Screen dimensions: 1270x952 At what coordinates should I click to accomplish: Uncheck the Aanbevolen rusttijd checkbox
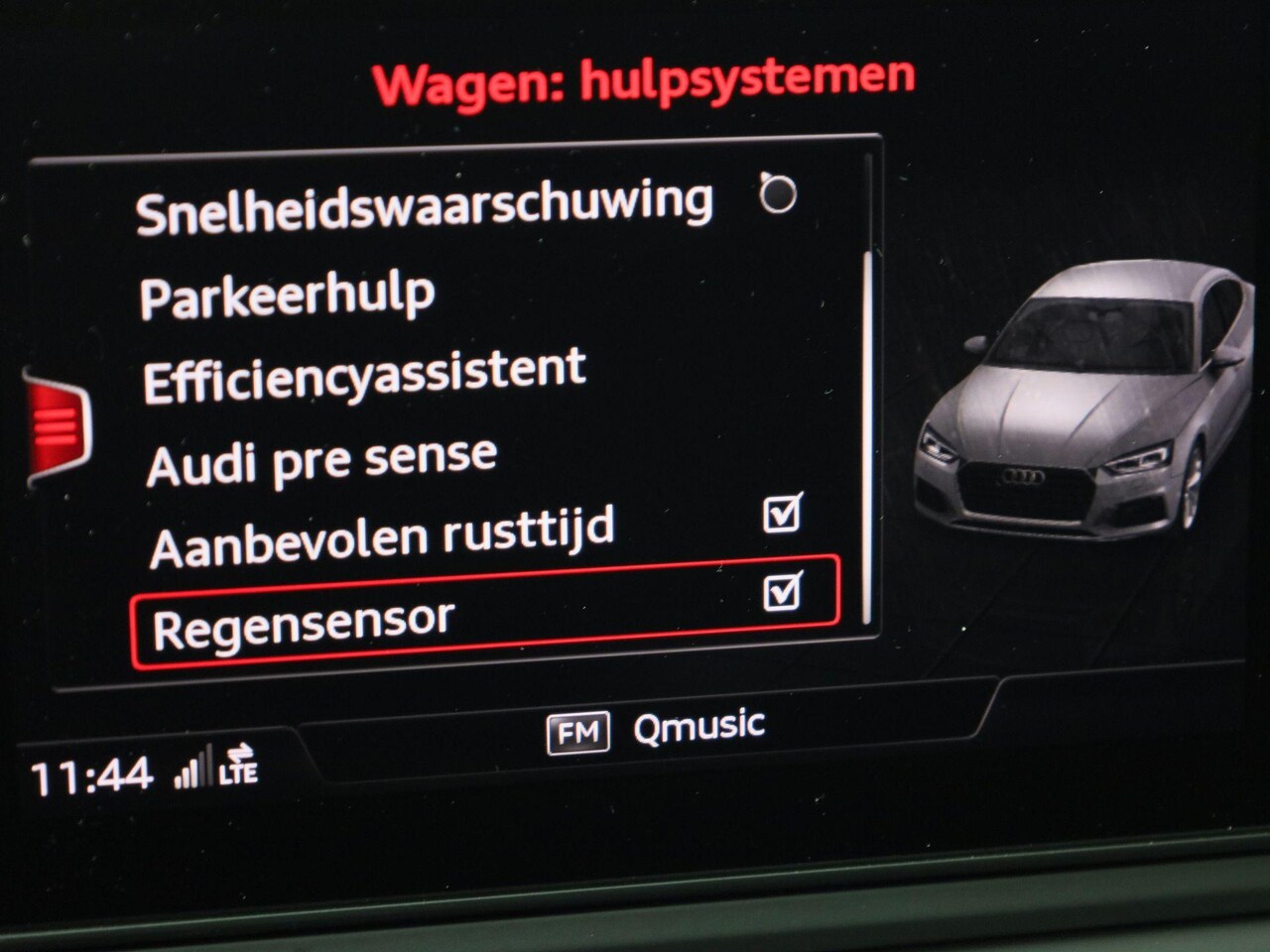tap(782, 514)
